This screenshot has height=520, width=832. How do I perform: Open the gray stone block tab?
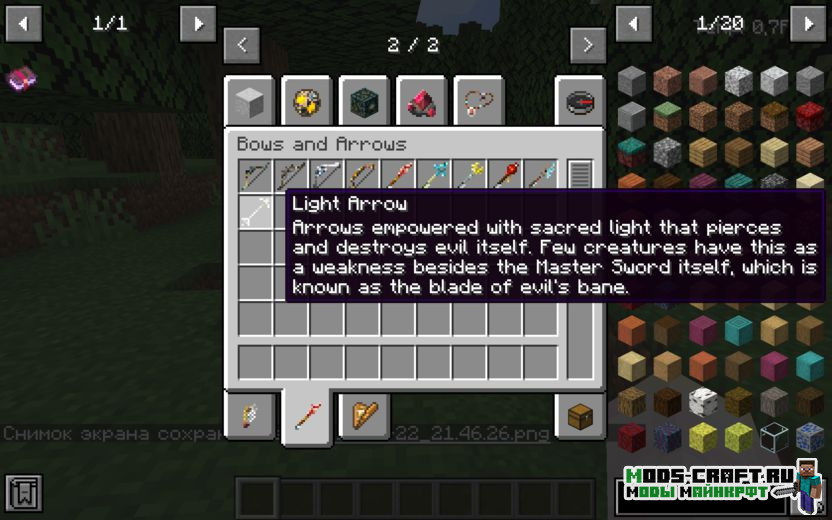pyautogui.click(x=249, y=101)
